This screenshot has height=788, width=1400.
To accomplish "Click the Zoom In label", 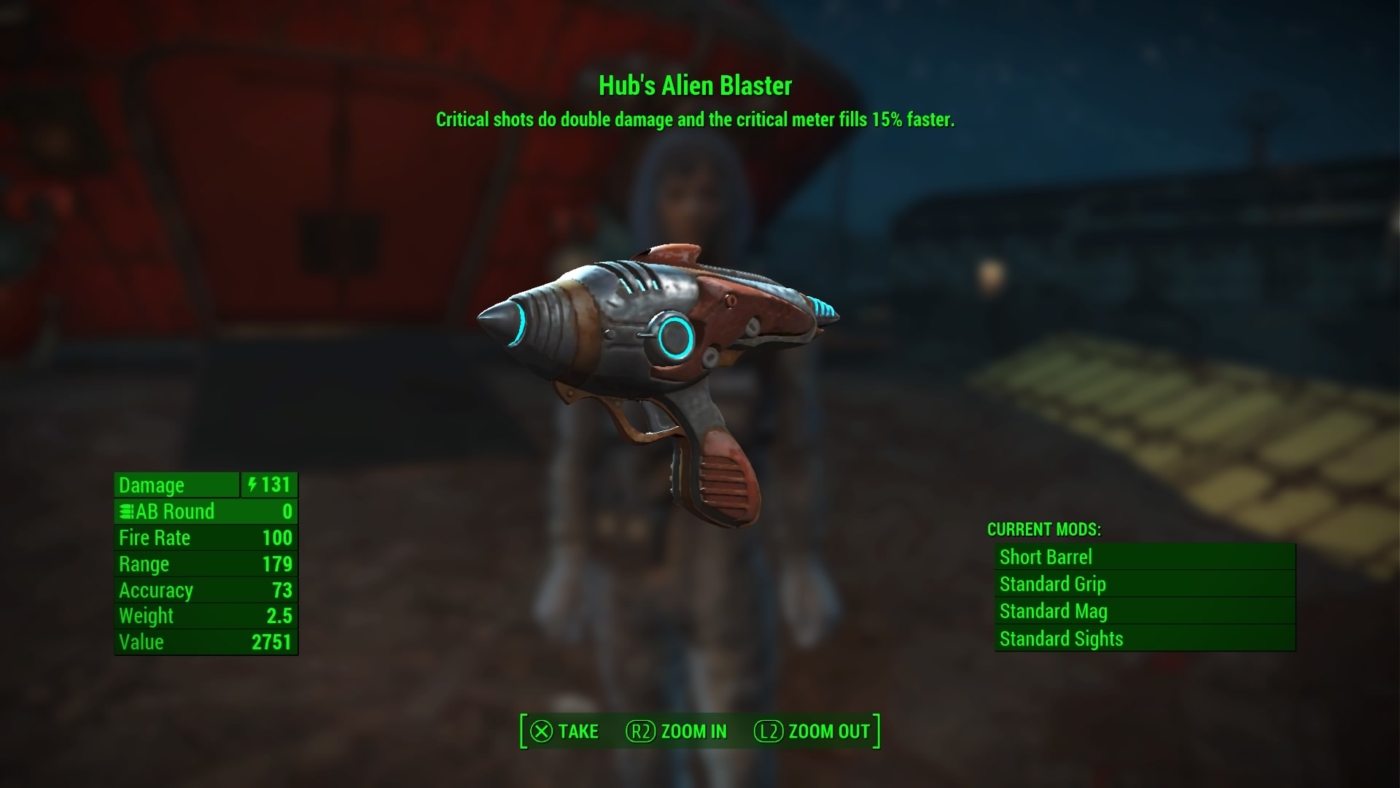I will click(697, 731).
